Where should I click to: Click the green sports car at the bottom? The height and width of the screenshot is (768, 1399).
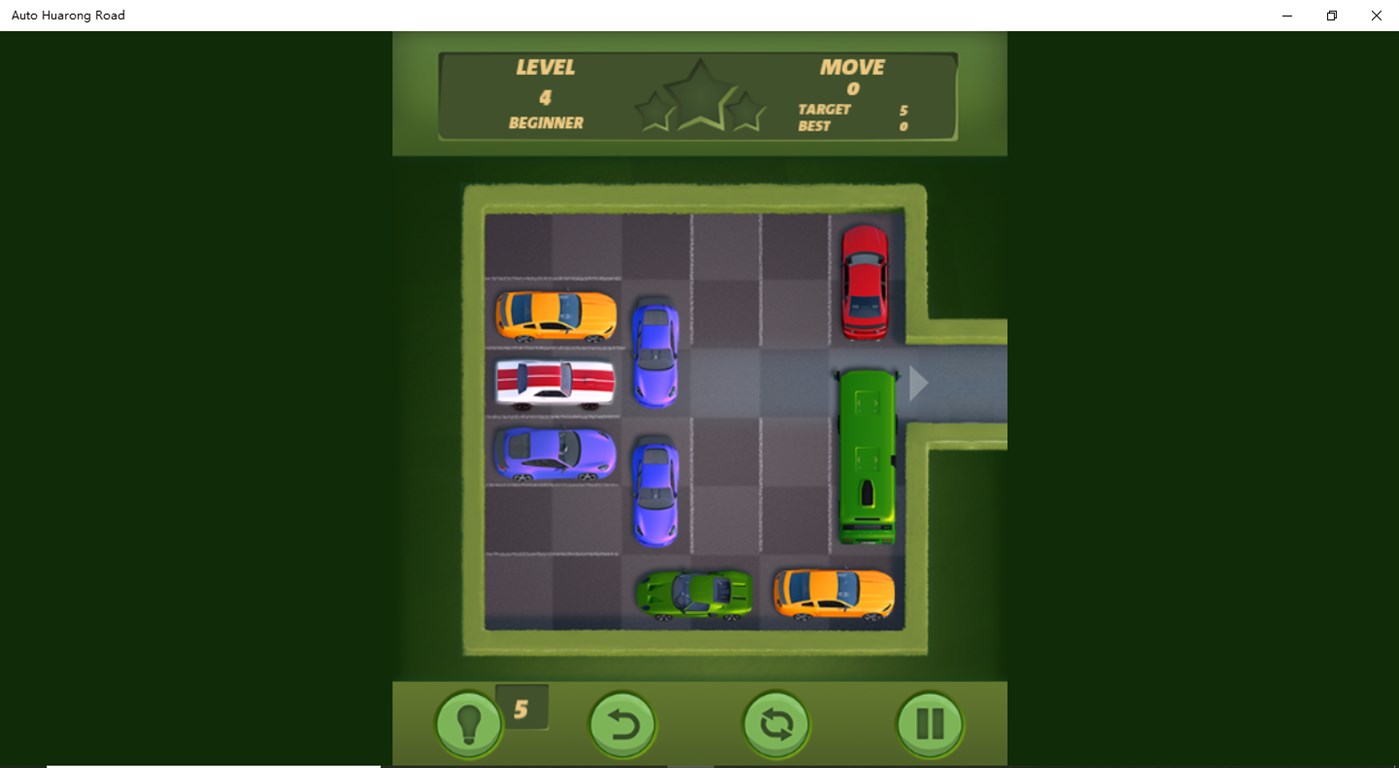pos(694,592)
